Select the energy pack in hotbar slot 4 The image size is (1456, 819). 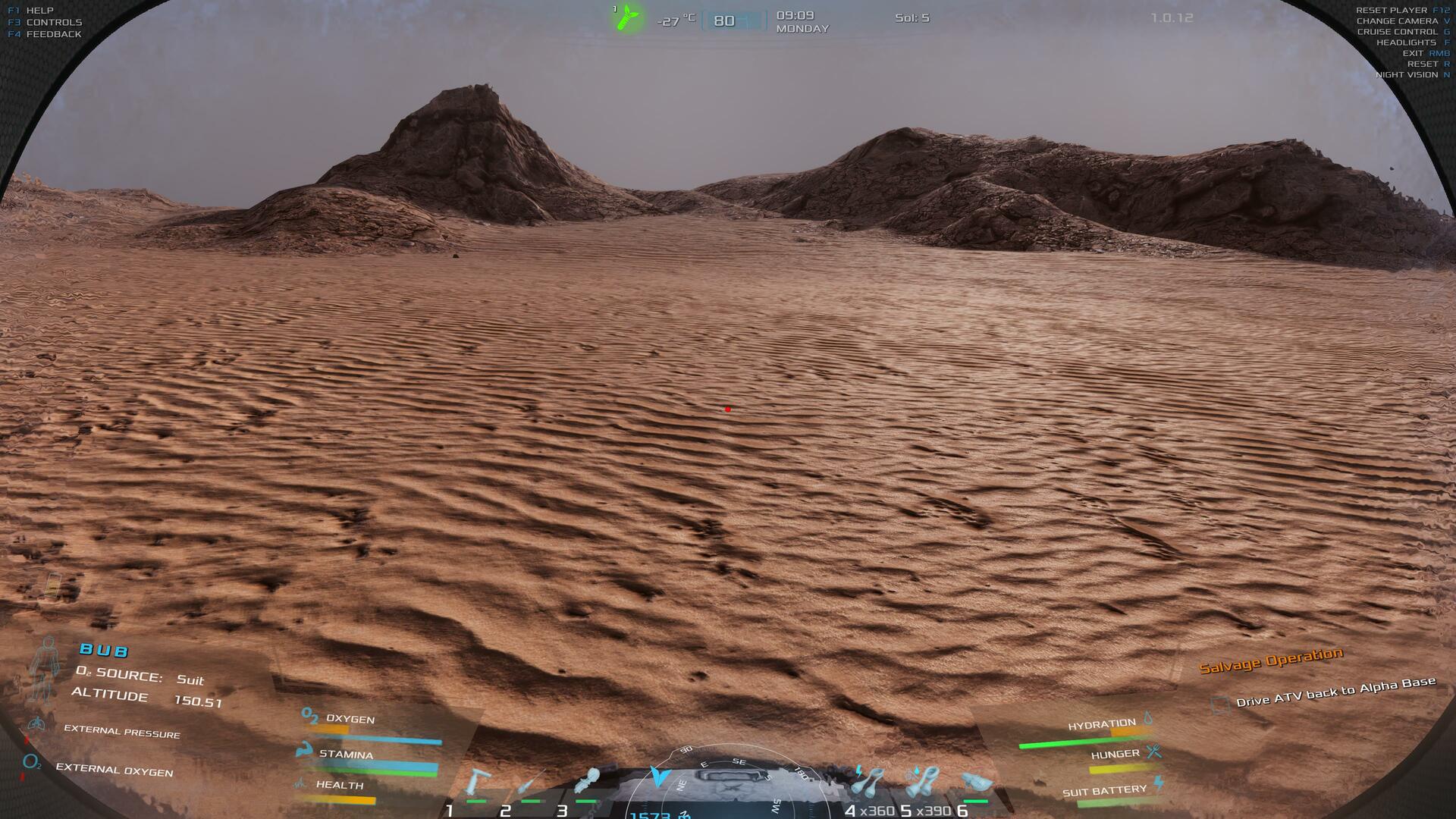(869, 782)
